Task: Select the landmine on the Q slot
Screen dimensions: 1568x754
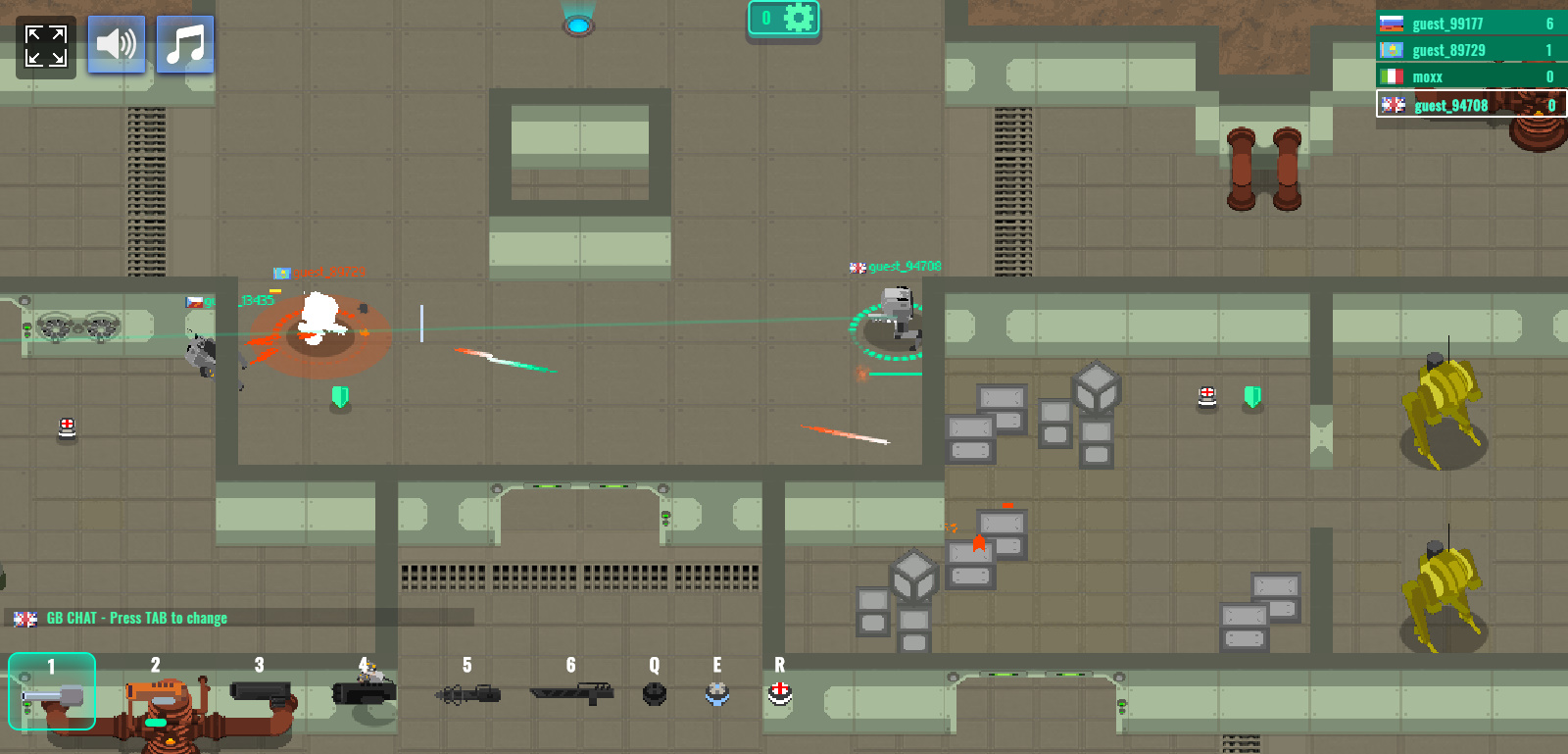Action: pos(653,693)
